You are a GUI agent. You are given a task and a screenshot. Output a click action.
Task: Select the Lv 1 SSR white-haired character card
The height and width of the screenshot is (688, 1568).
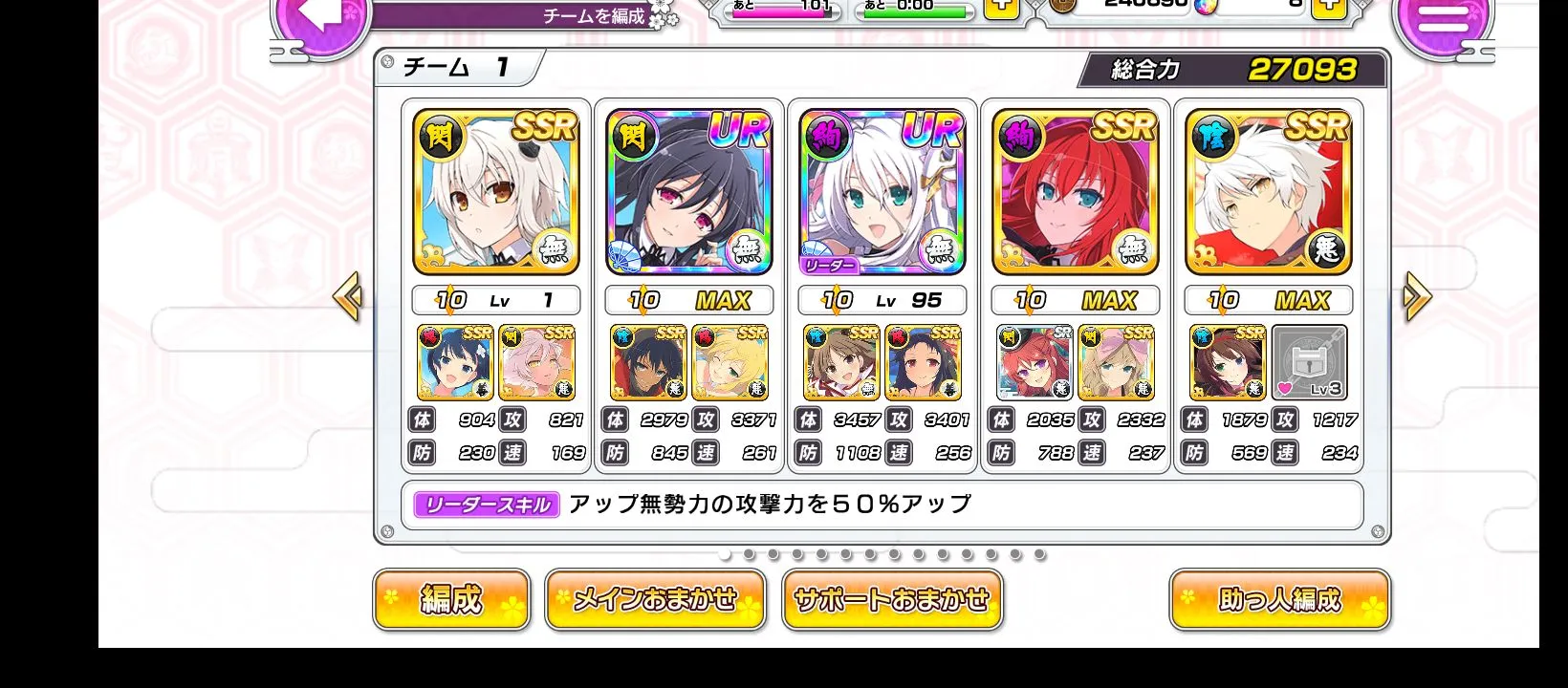[496, 192]
